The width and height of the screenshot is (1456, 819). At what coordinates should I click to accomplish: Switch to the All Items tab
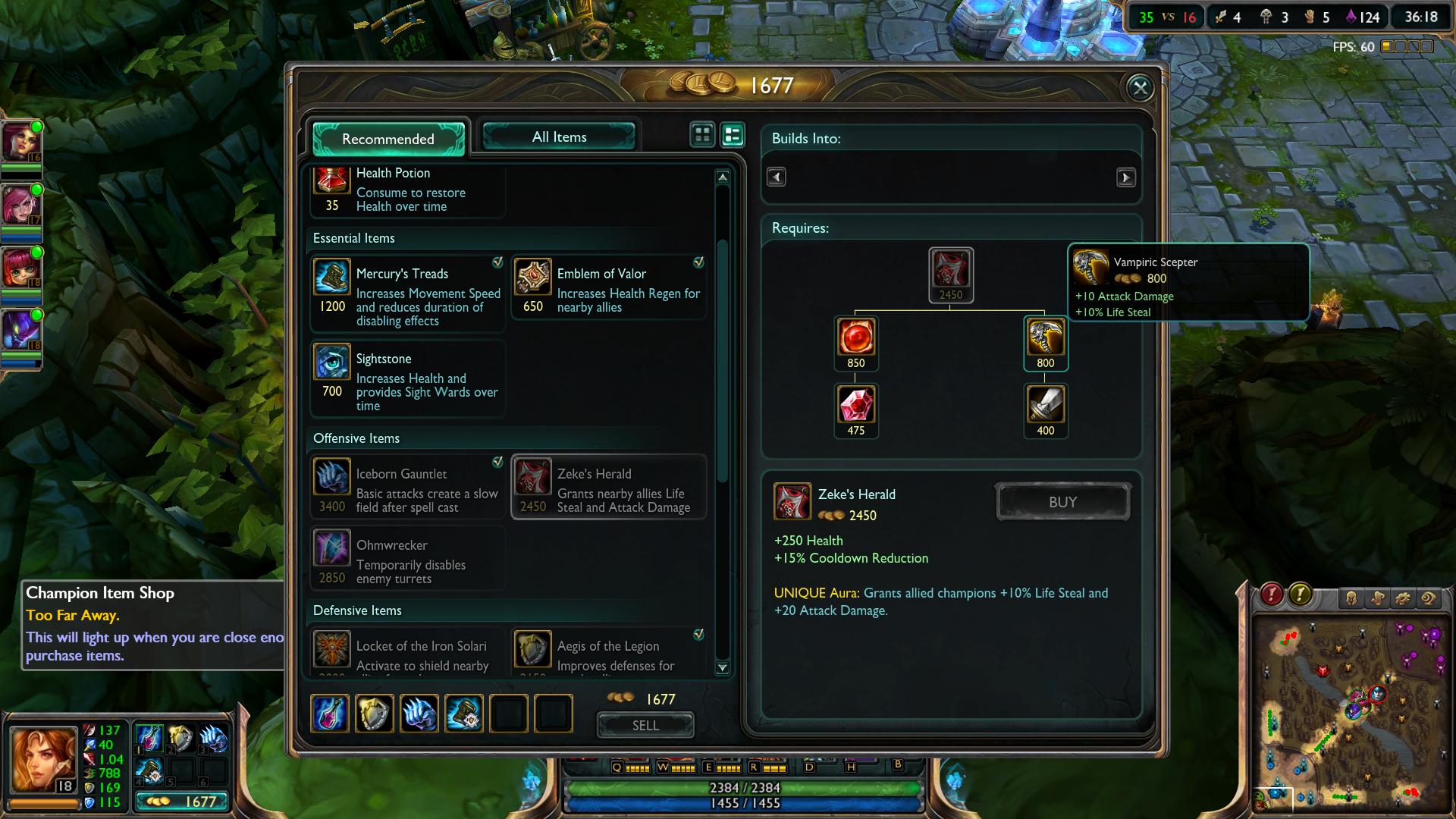(x=559, y=137)
